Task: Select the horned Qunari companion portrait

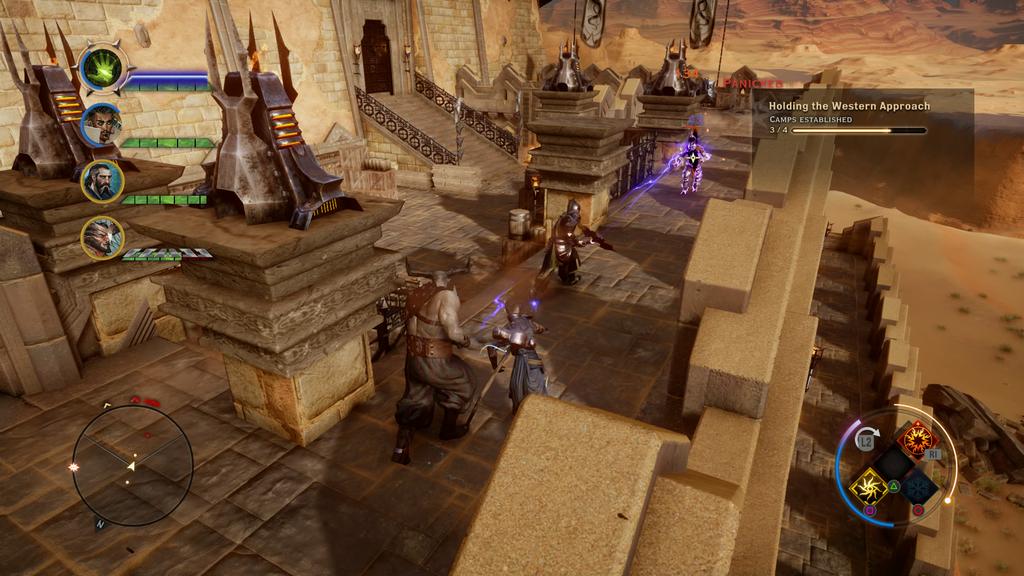Action: [102, 238]
